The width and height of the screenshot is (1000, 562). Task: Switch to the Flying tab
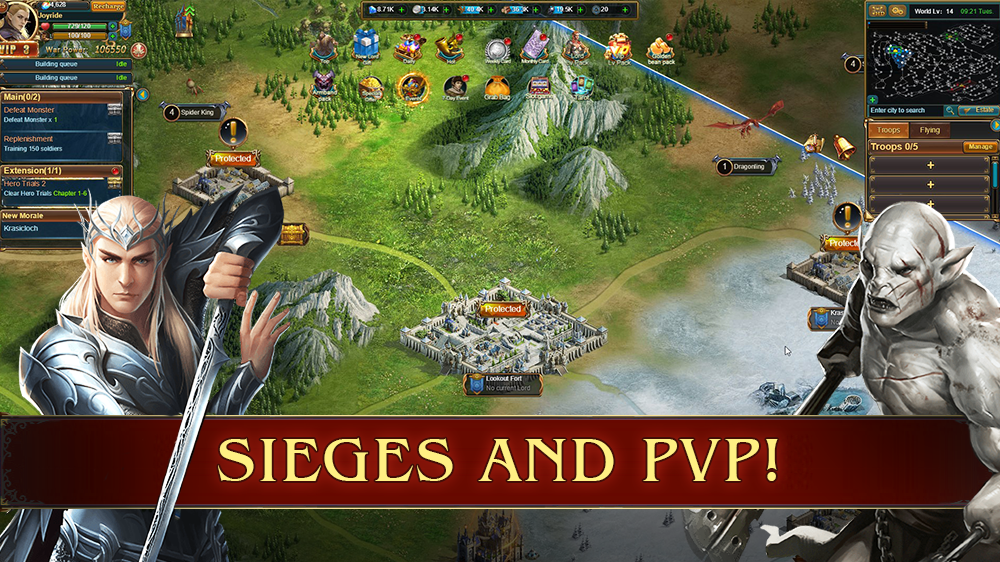point(929,130)
